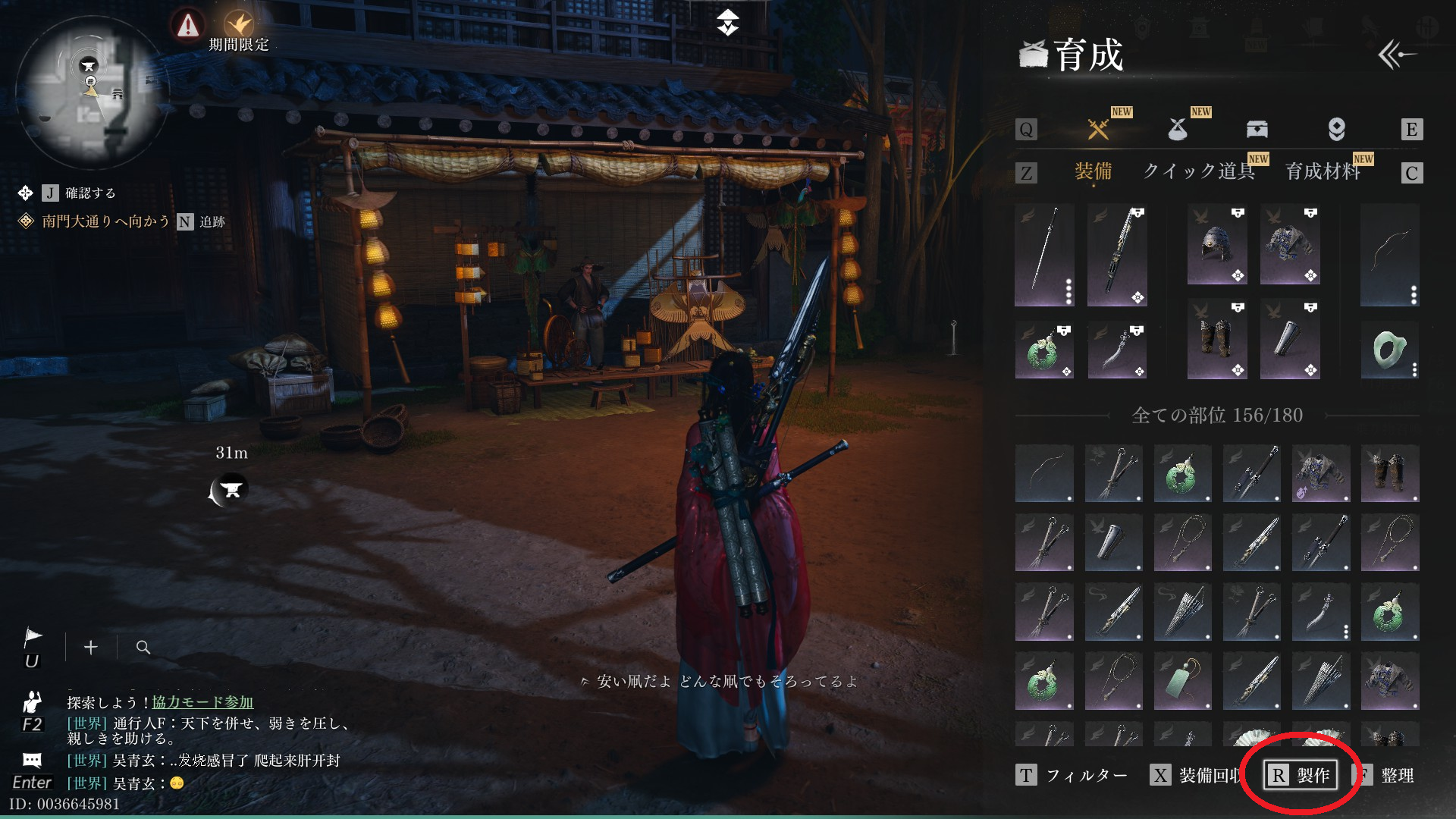Select the equipped chest armor slot
1456x819 pixels.
pyautogui.click(x=1289, y=246)
